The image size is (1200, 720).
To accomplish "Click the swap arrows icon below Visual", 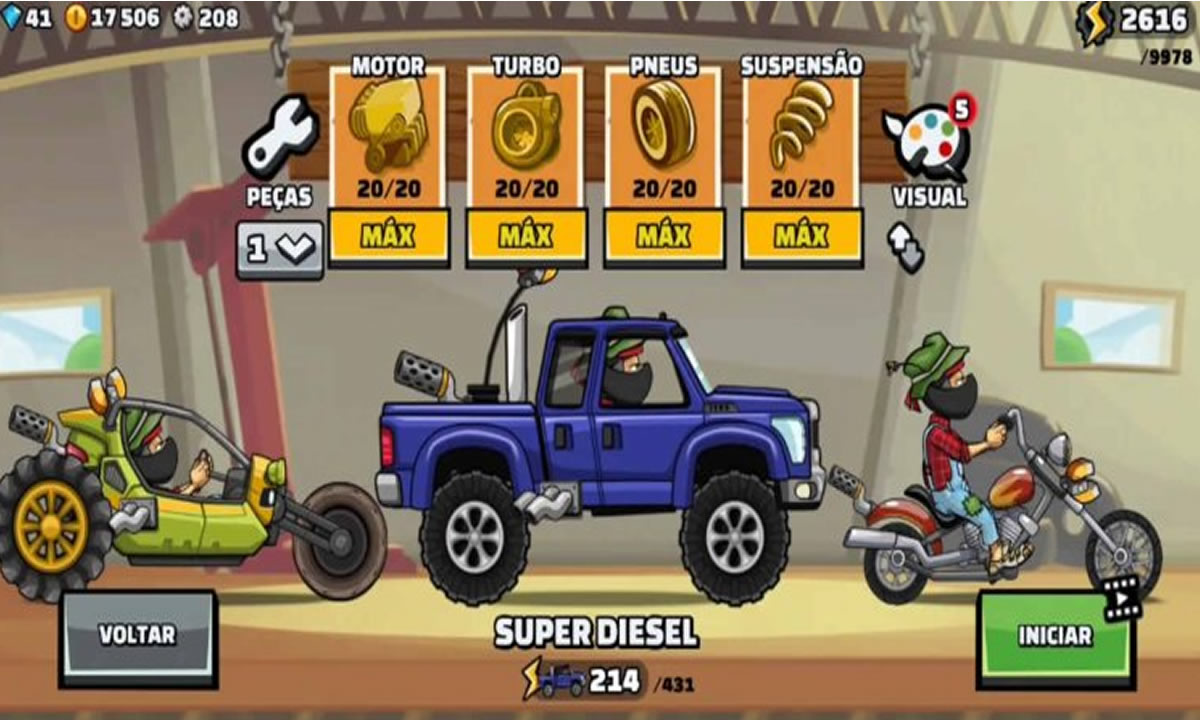I will tap(905, 247).
